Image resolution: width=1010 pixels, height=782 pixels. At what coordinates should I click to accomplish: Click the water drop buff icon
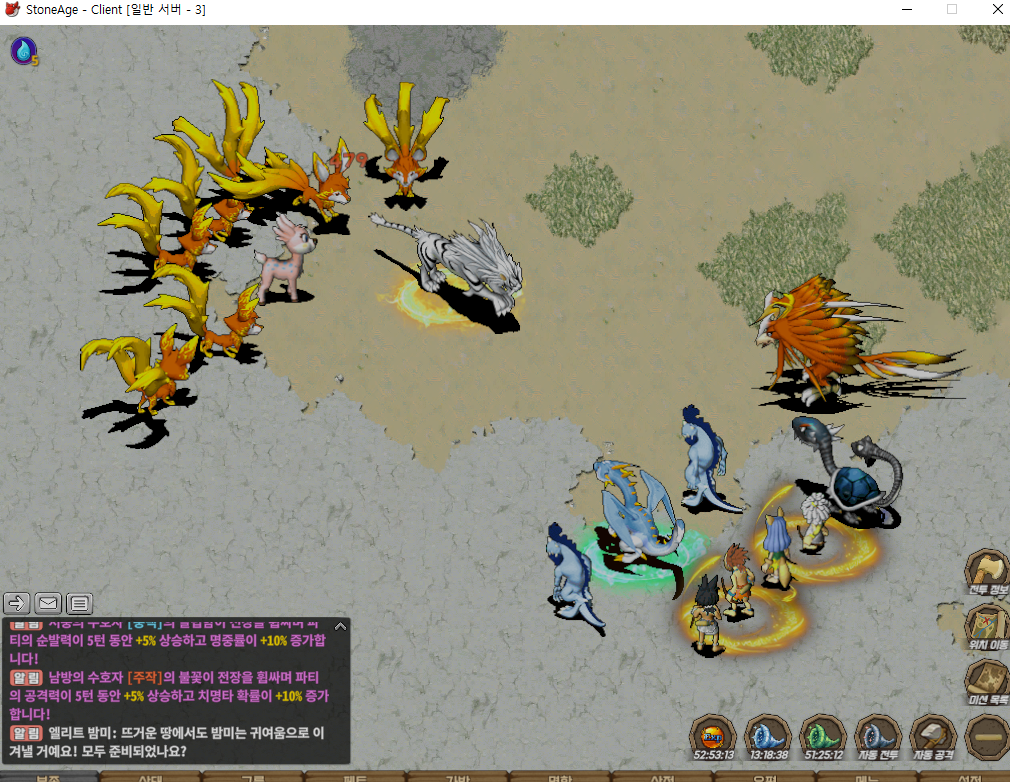tap(22, 50)
